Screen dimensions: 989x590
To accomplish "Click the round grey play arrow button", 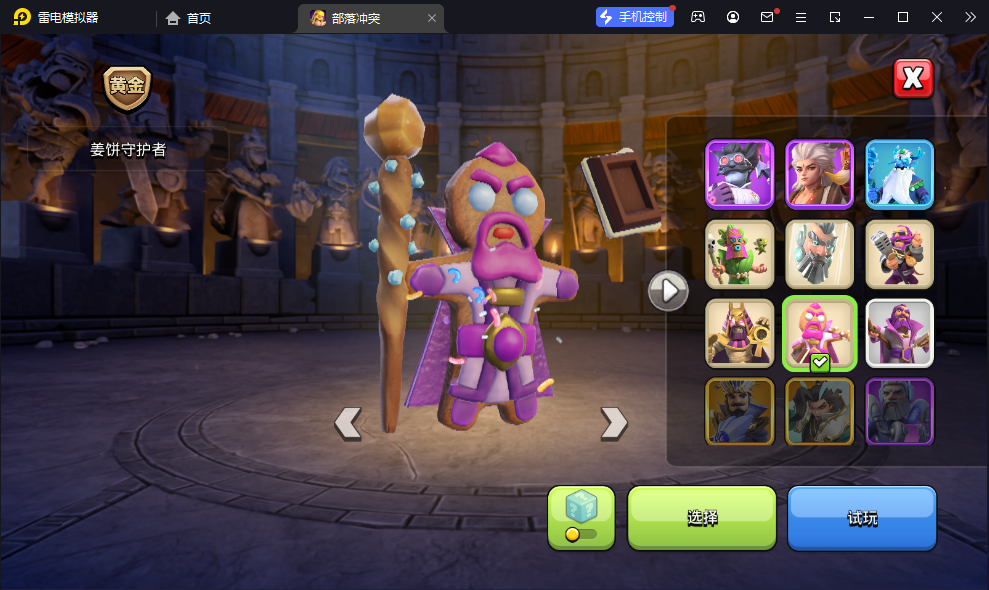I will 667,291.
